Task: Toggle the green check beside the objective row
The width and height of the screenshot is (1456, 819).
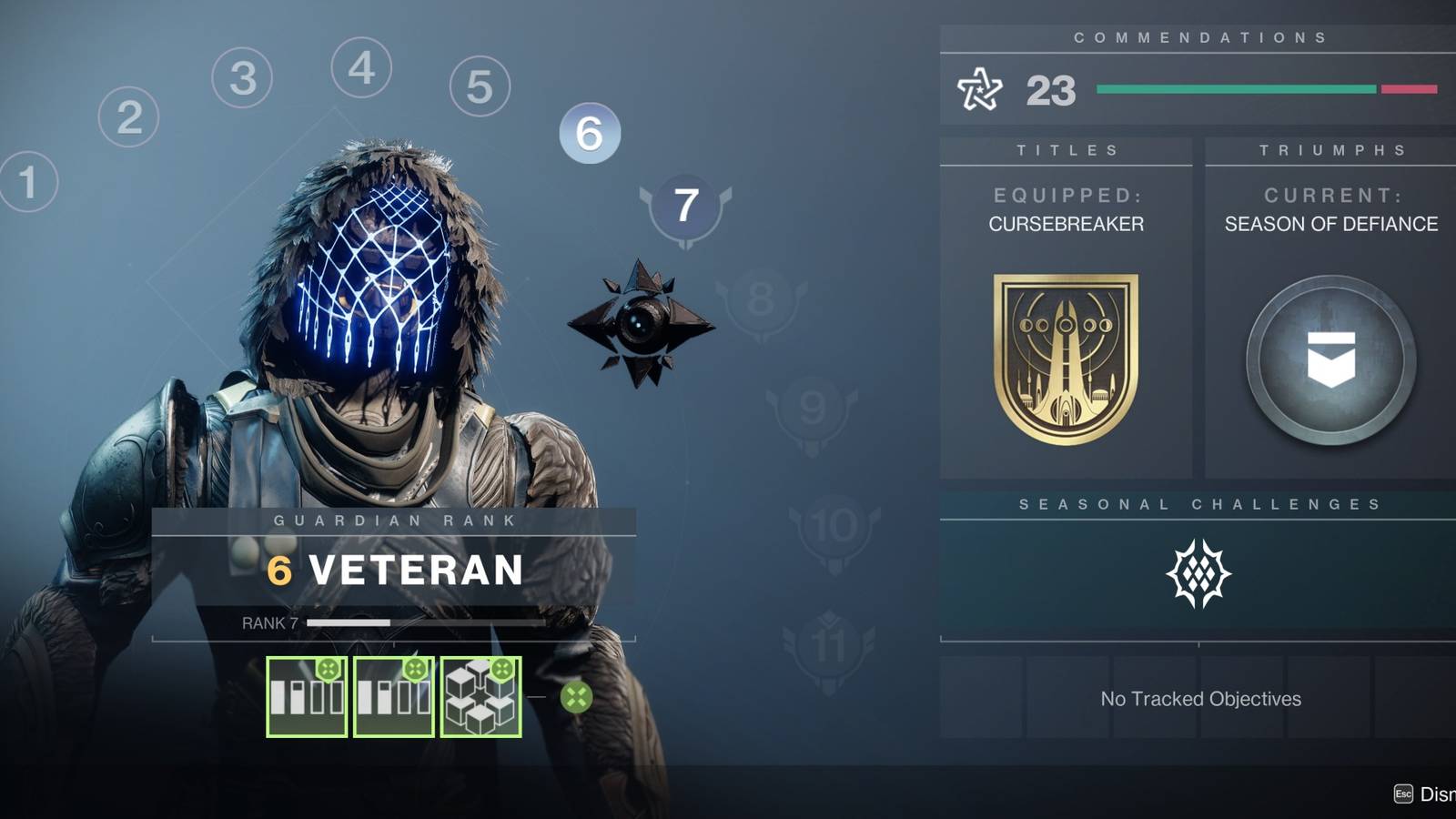Action: 577,698
